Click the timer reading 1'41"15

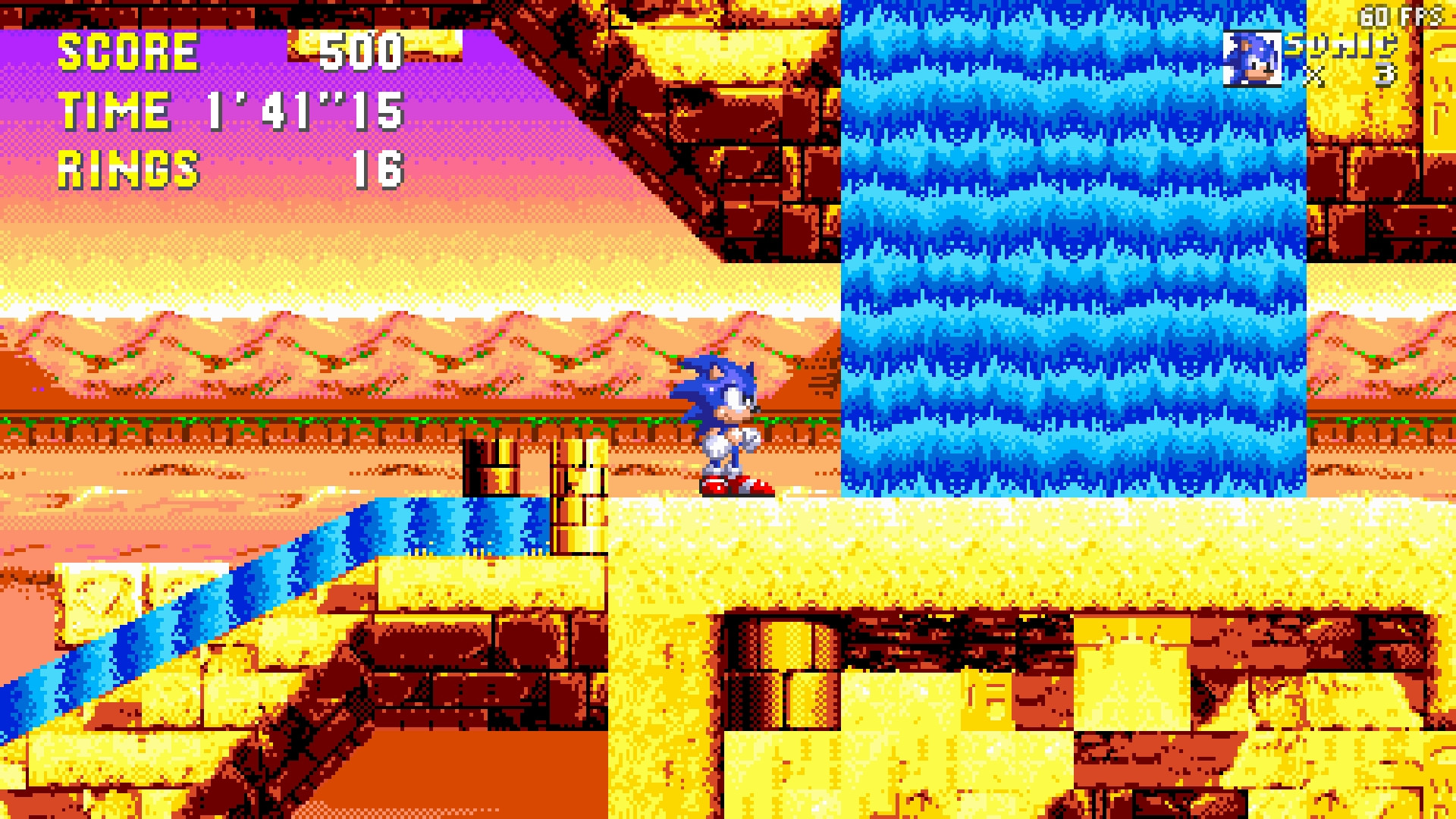pyautogui.click(x=303, y=111)
